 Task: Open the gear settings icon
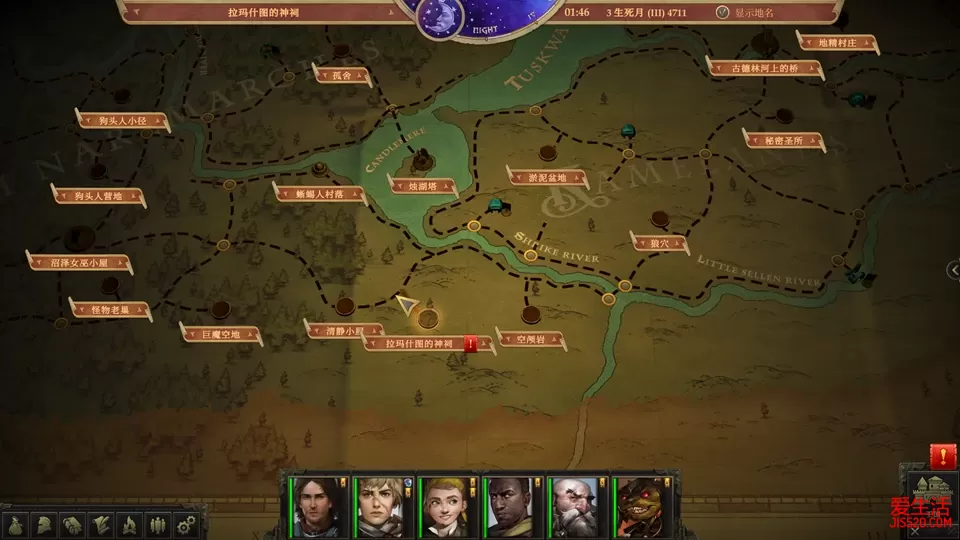[184, 524]
